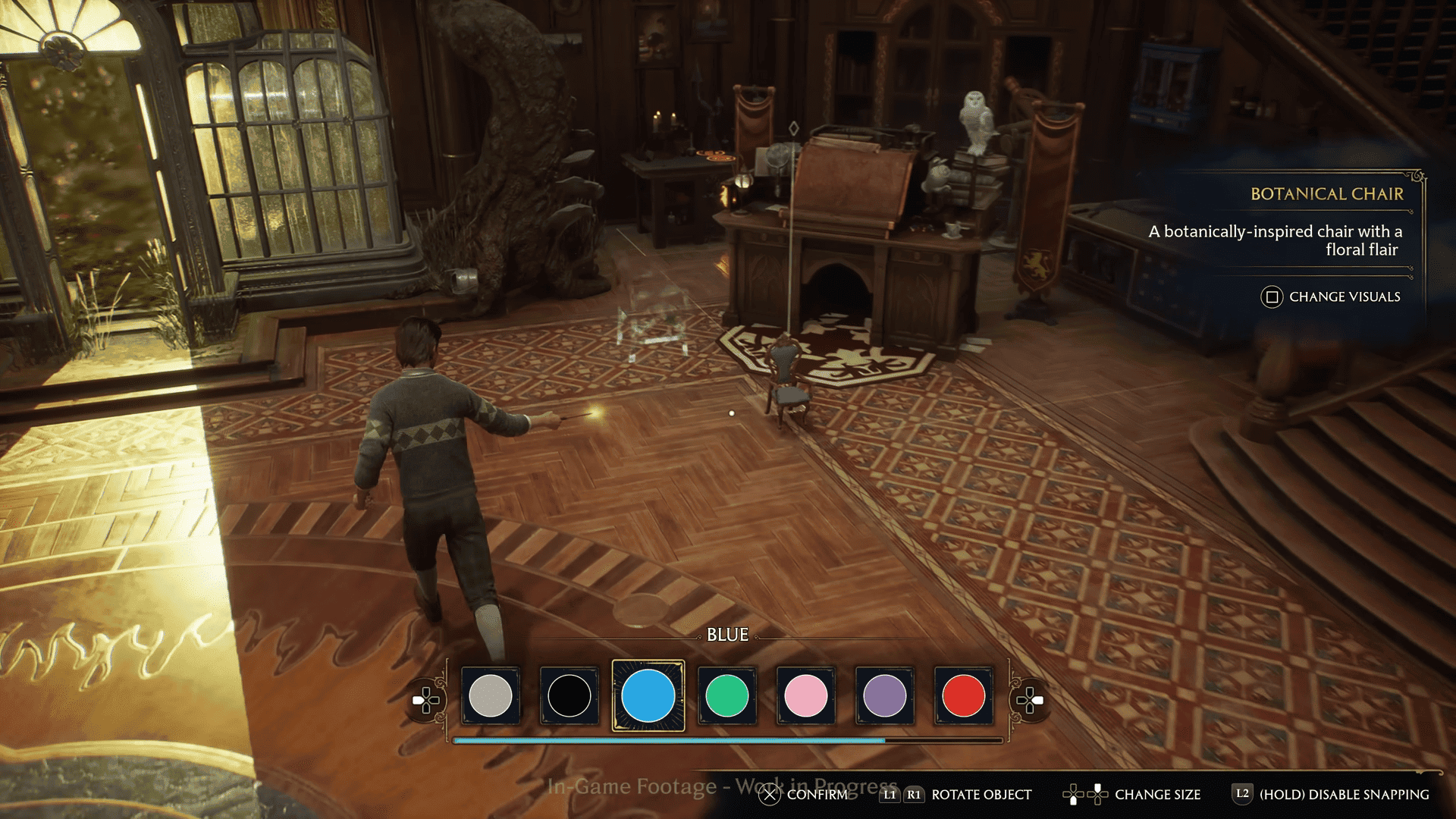Click the Rotate Object label
The image size is (1456, 819).
coord(981,794)
